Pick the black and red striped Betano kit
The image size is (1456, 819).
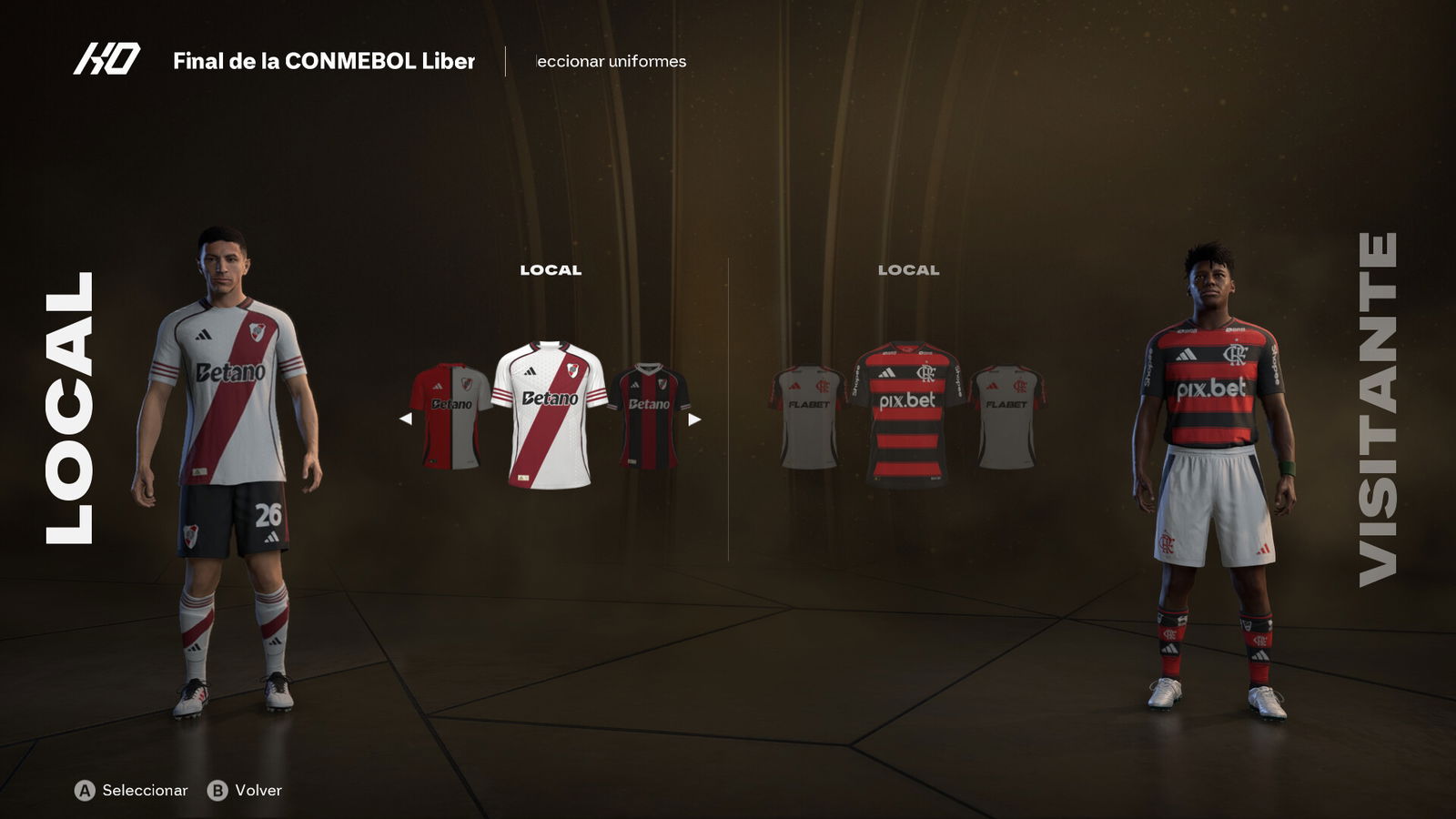tap(649, 416)
